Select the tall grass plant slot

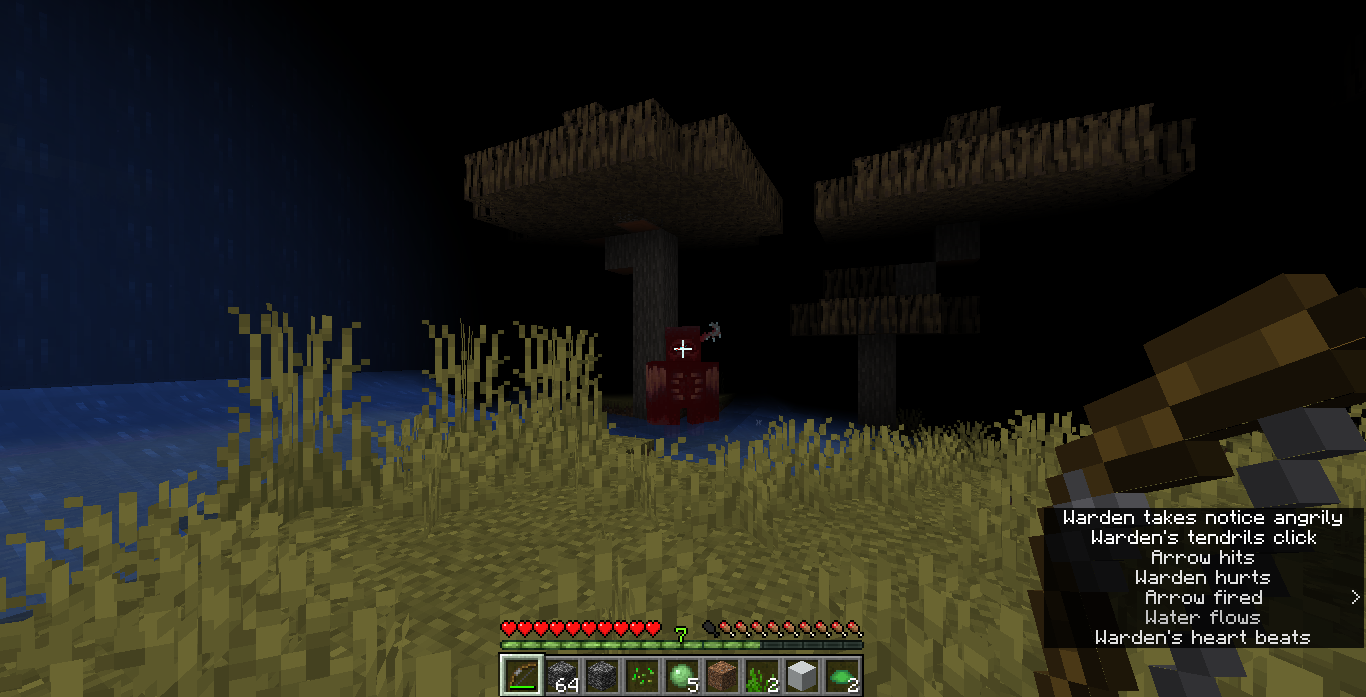click(761, 675)
